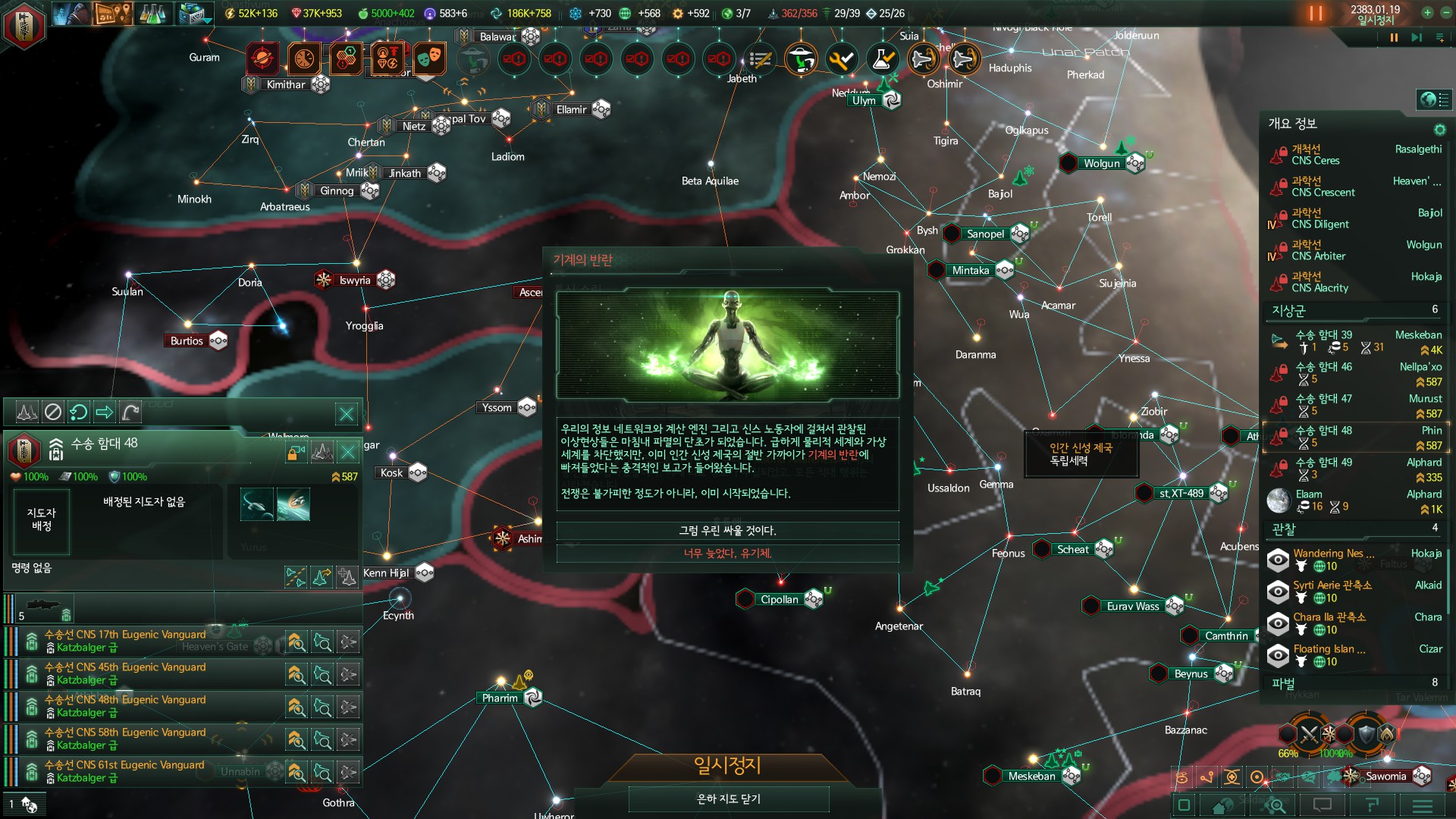This screenshot has width=1456, height=819.
Task: Toggle the orange pause button in top bar
Action: point(1315,14)
